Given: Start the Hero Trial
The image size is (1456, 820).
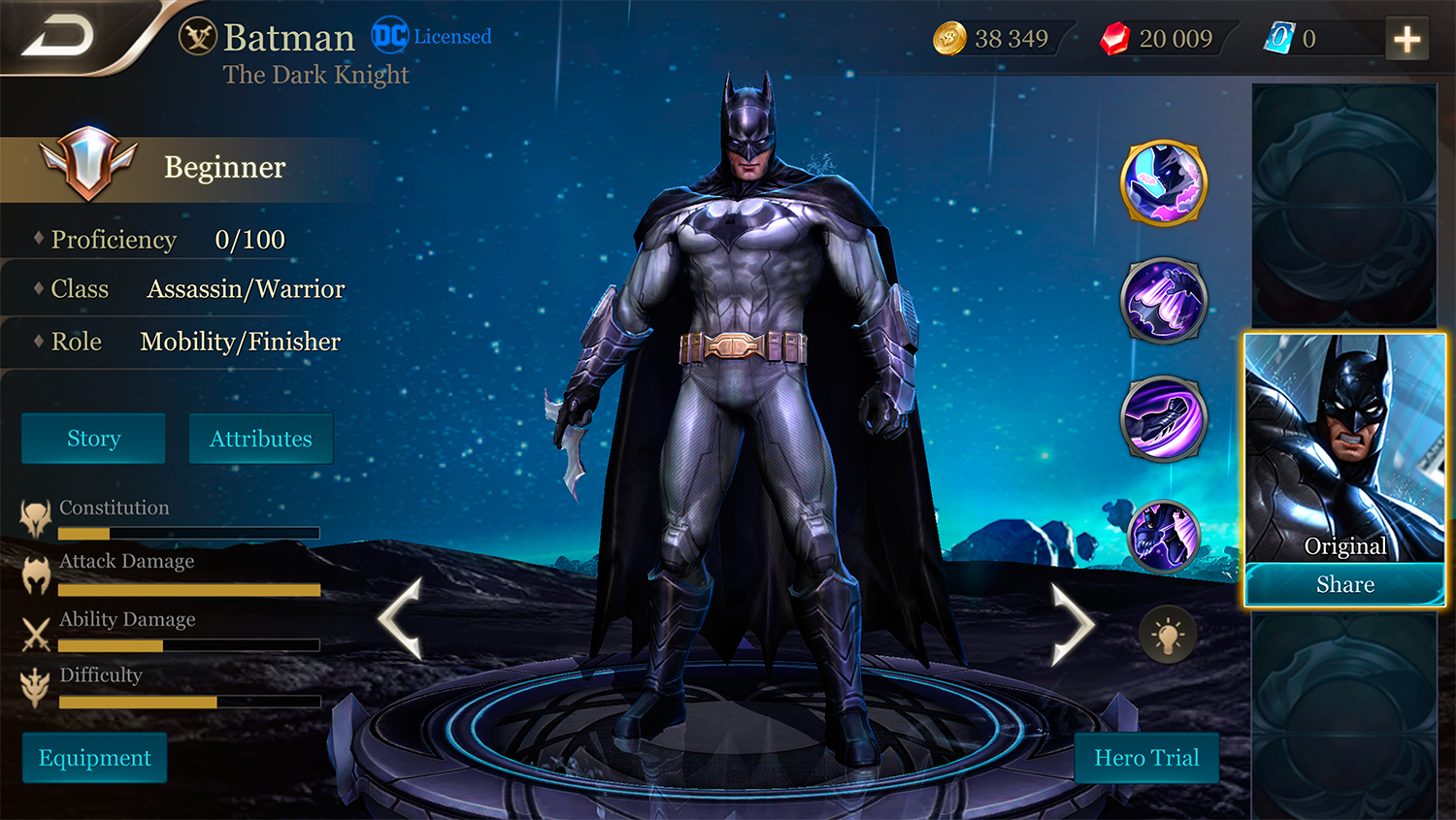Looking at the screenshot, I should [x=1146, y=758].
